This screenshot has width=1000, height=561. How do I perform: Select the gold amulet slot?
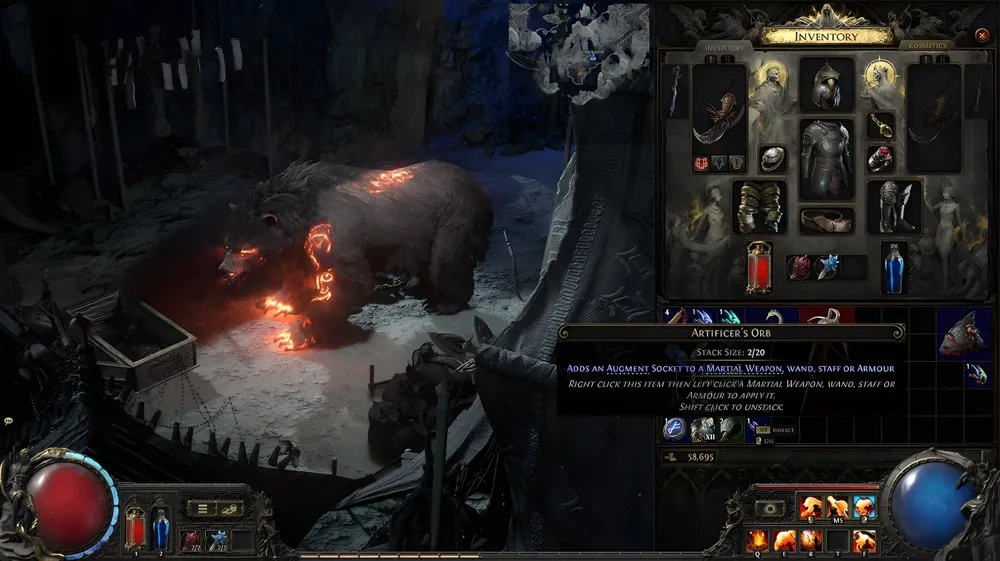(881, 124)
